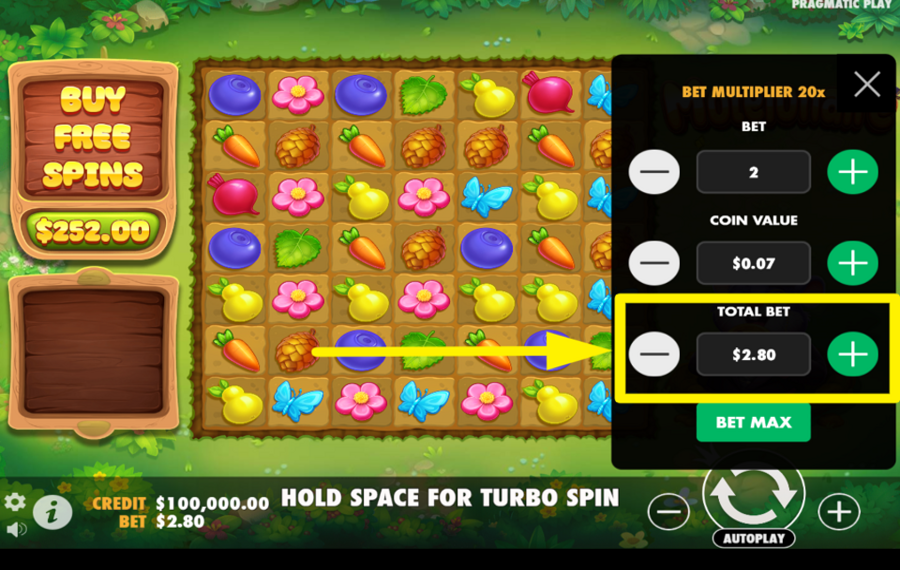900x570 pixels.
Task: Open the settings gear menu
Action: (x=15, y=502)
